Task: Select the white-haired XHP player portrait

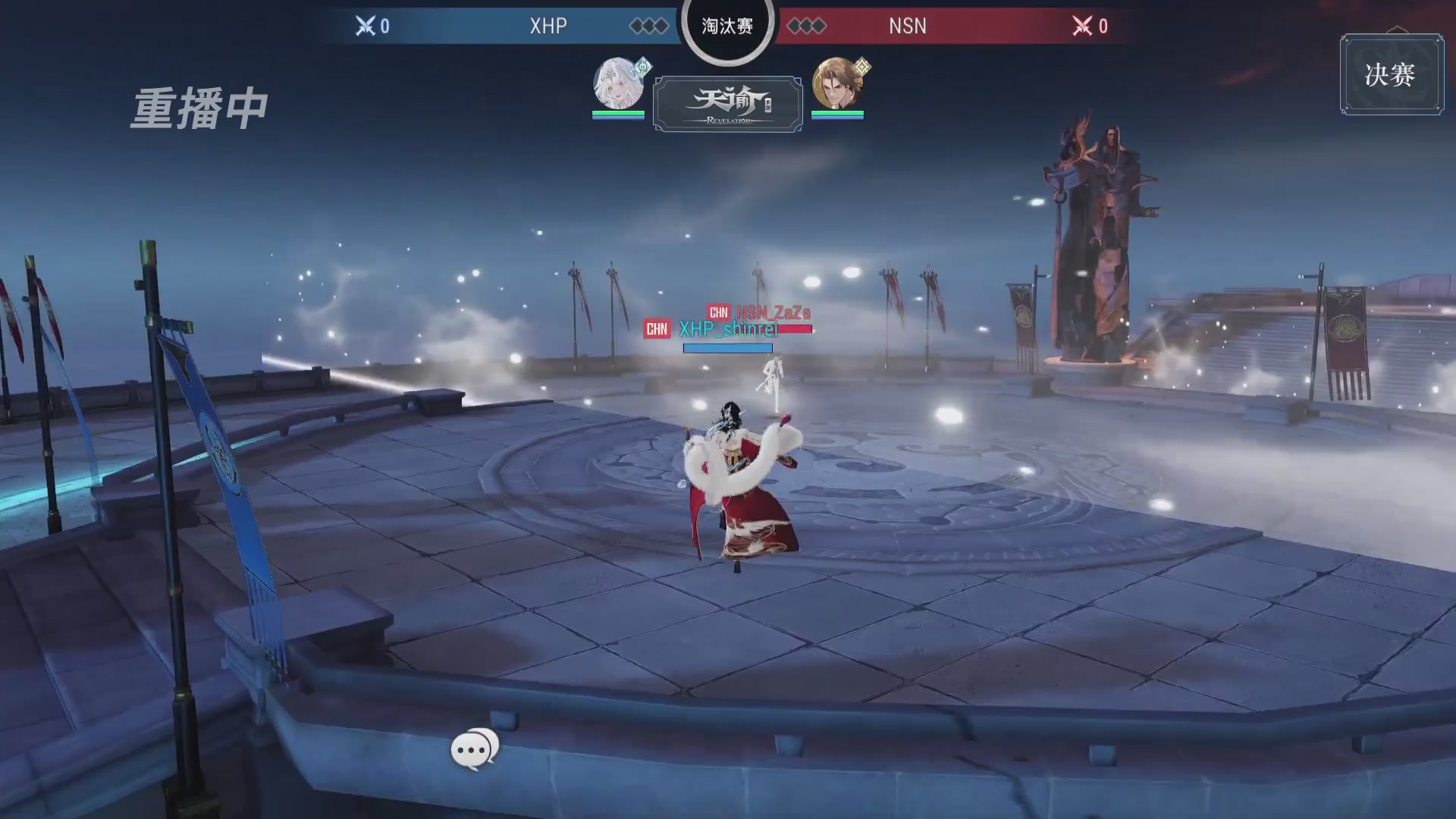Action: click(x=618, y=83)
